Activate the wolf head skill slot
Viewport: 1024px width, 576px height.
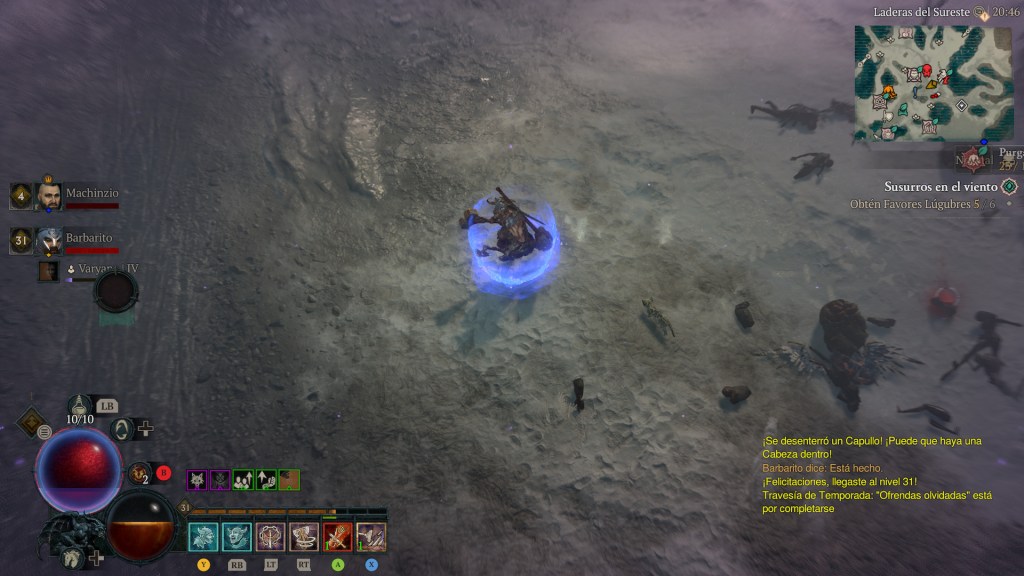tap(203, 537)
